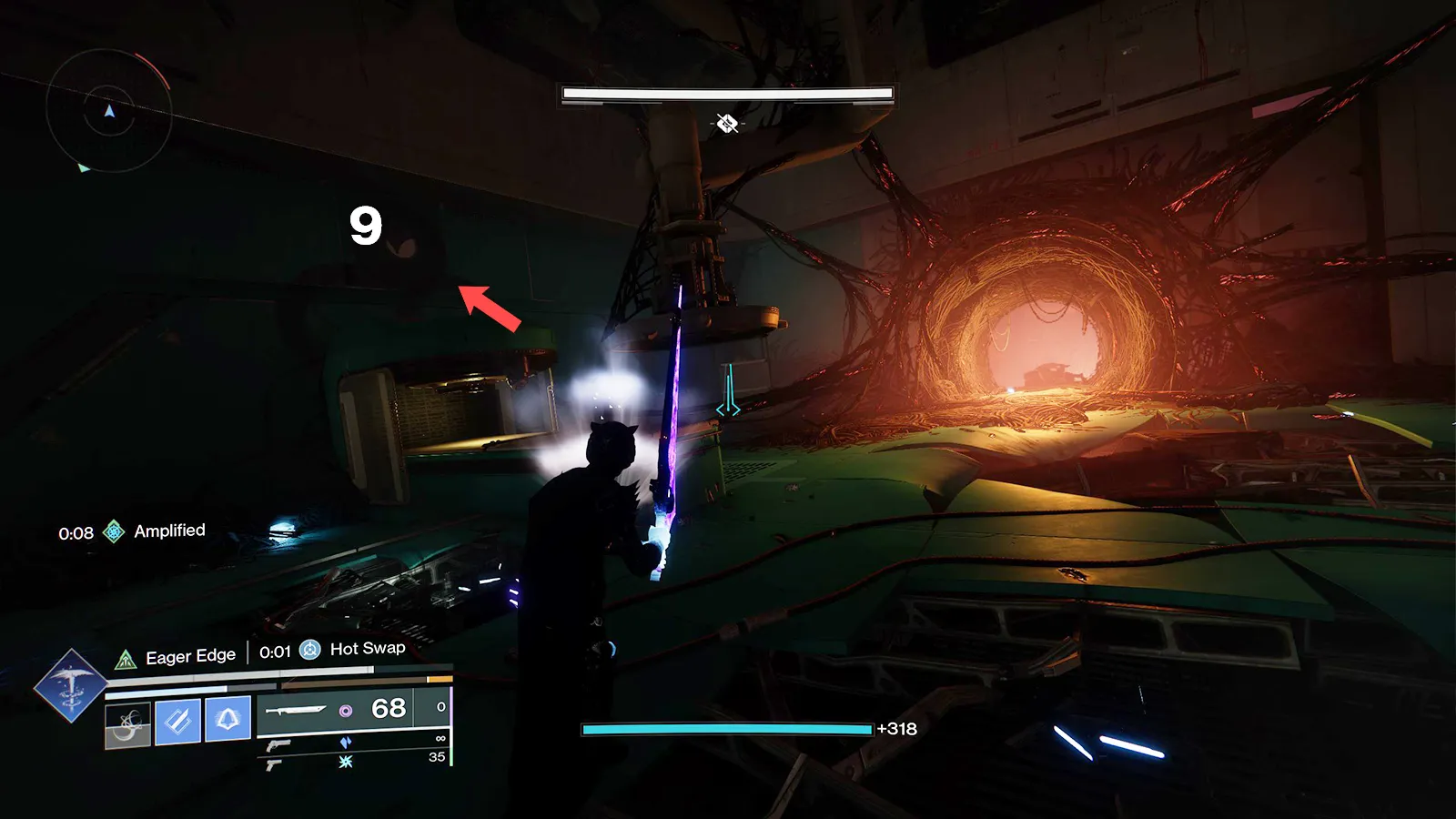The width and height of the screenshot is (1456, 819).
Task: Activate the melee ability icon
Action: click(178, 722)
